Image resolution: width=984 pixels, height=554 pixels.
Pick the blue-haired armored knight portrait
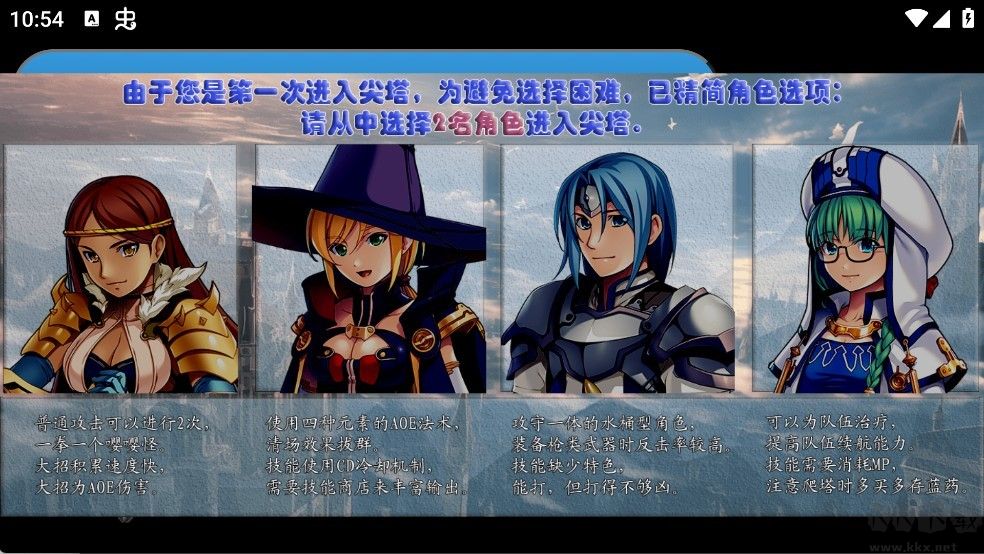pos(617,268)
